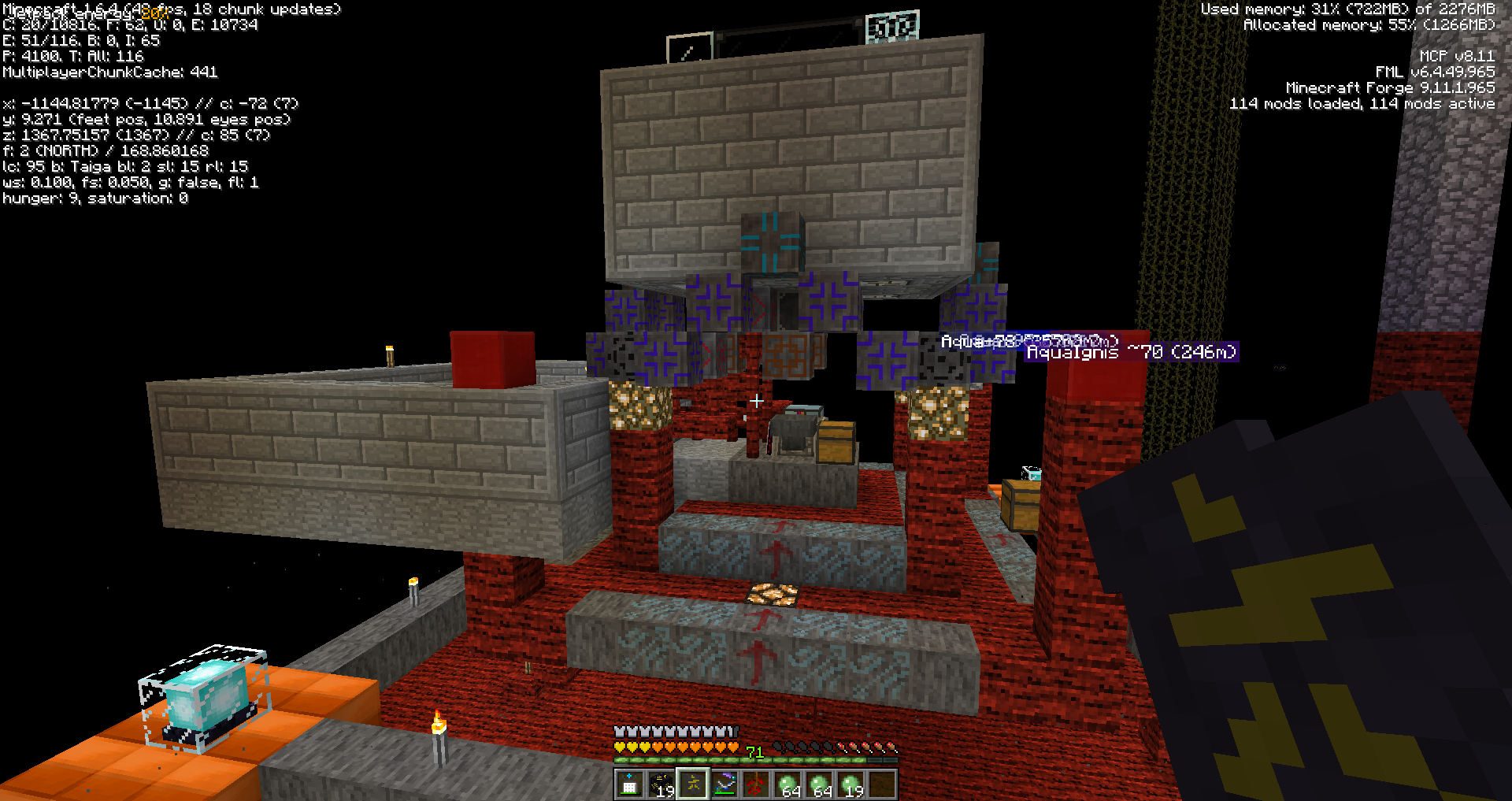Select the purple-tipped tool hotbar slot
This screenshot has width=1512, height=801.
pyautogui.click(x=724, y=784)
